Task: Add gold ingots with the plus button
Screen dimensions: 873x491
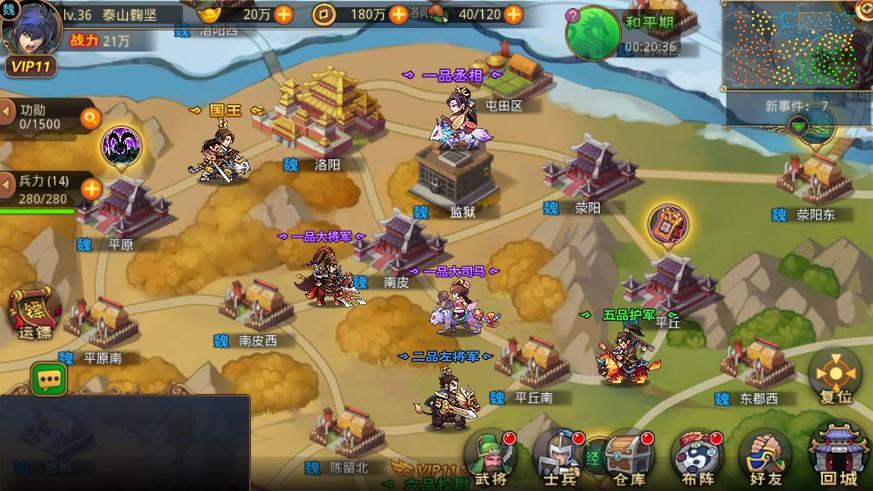Action: pos(284,15)
